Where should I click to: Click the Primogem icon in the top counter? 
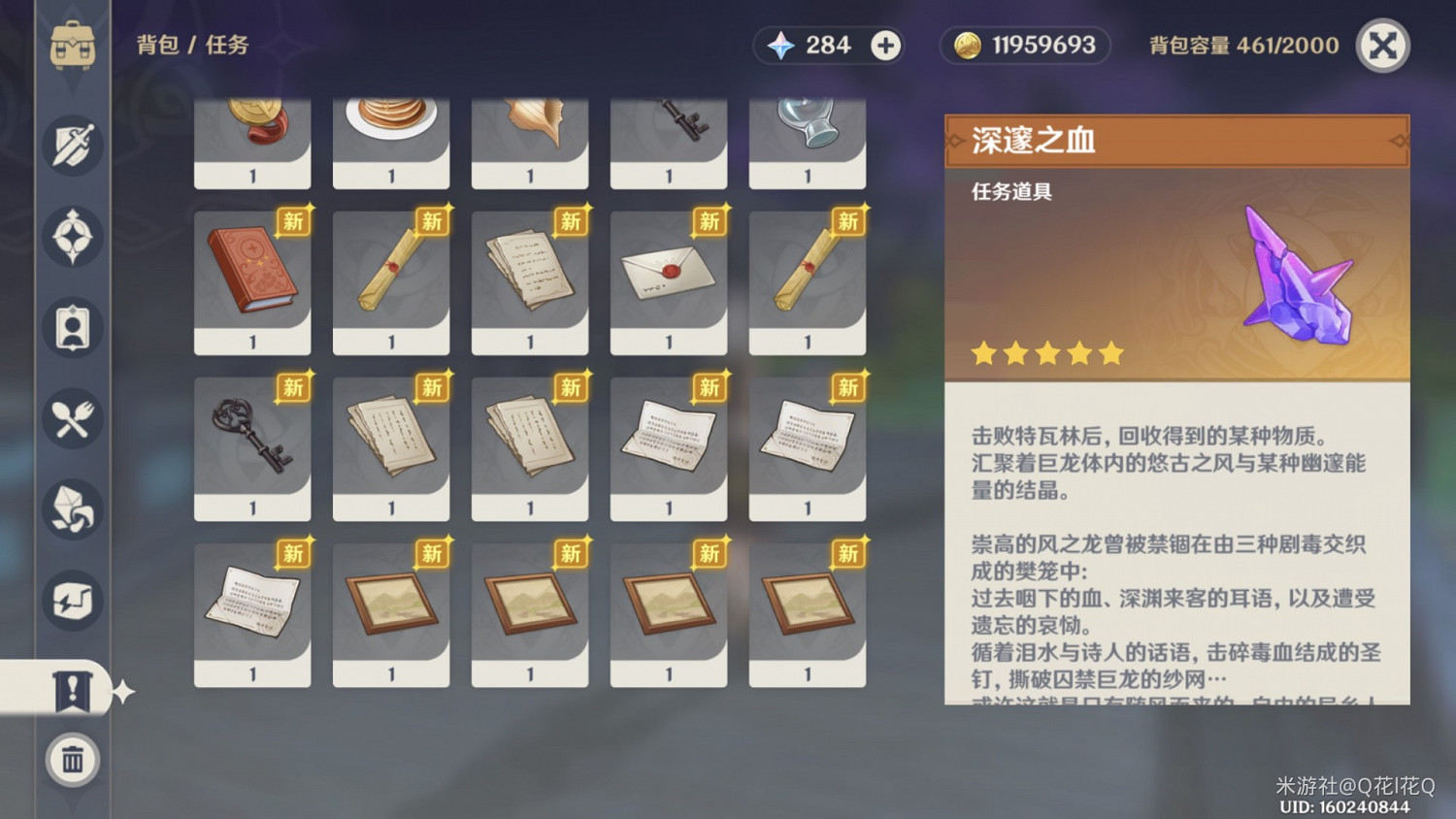782,45
